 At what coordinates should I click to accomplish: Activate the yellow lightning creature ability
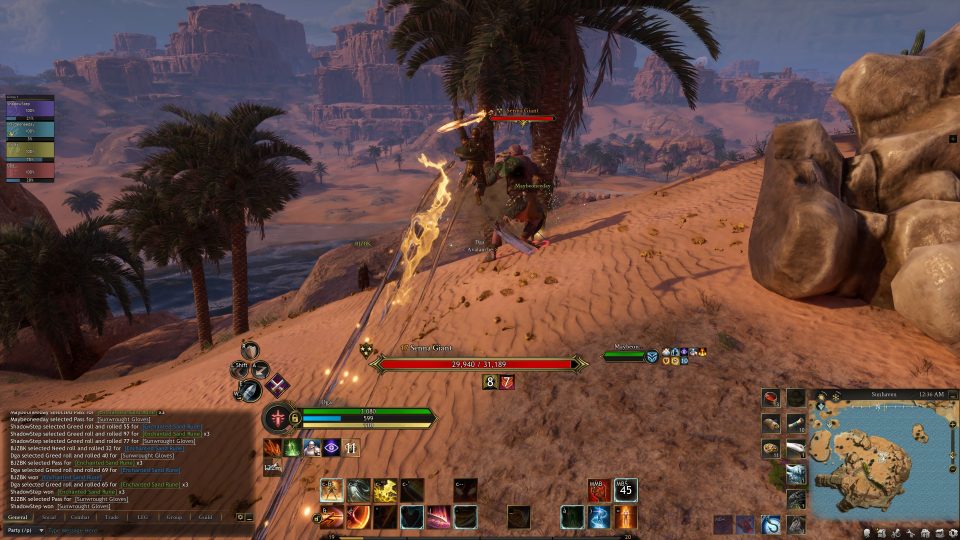point(386,490)
